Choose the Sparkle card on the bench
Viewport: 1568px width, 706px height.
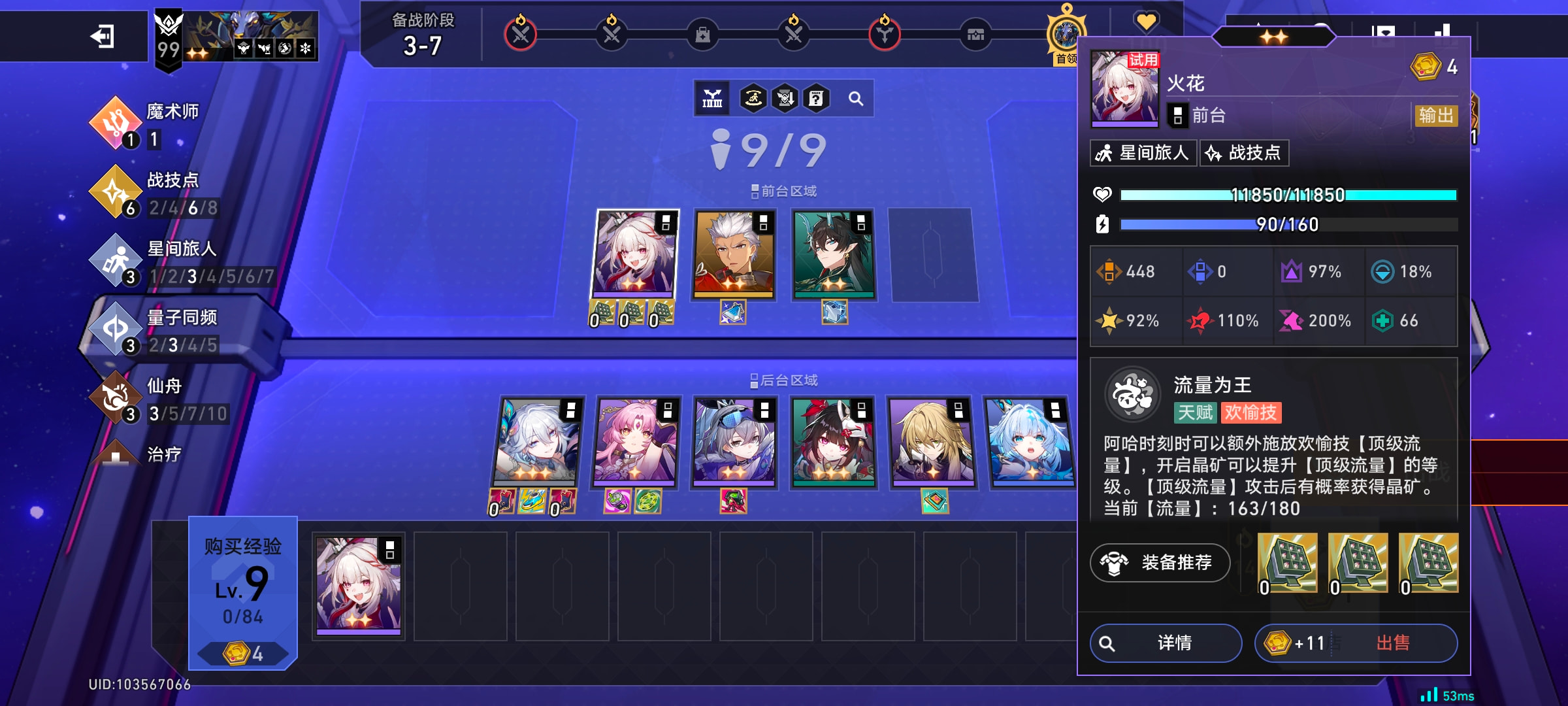pos(358,585)
